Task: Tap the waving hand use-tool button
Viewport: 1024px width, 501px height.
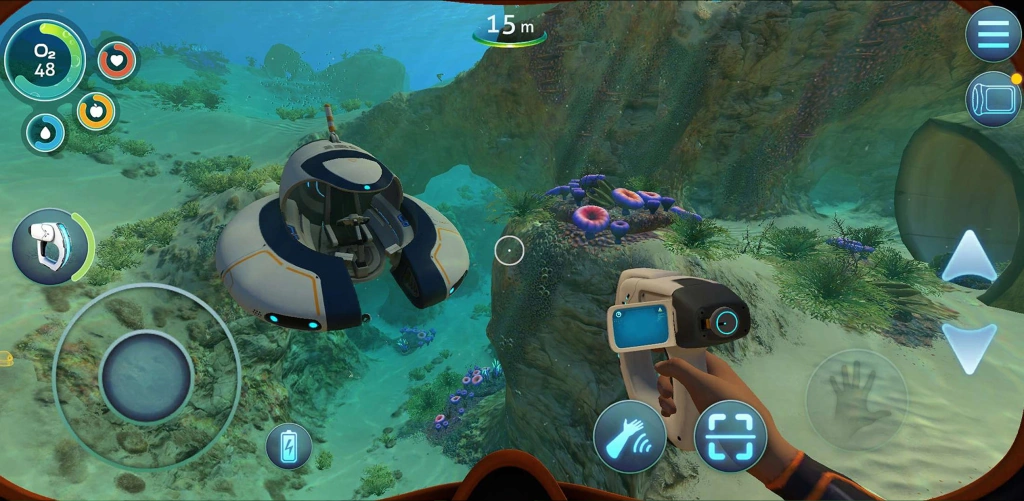Action: (629, 436)
